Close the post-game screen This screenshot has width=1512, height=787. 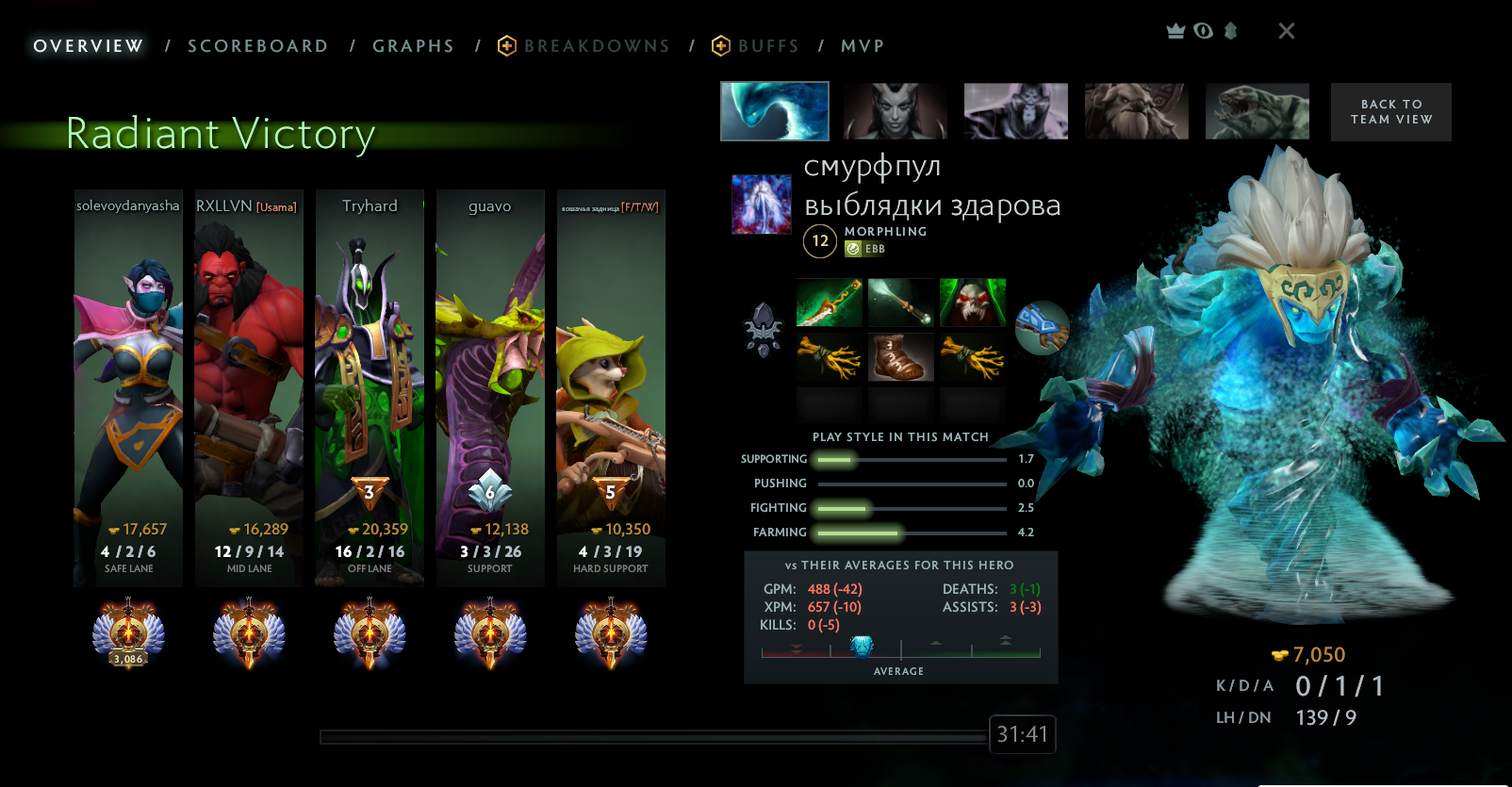1286,31
